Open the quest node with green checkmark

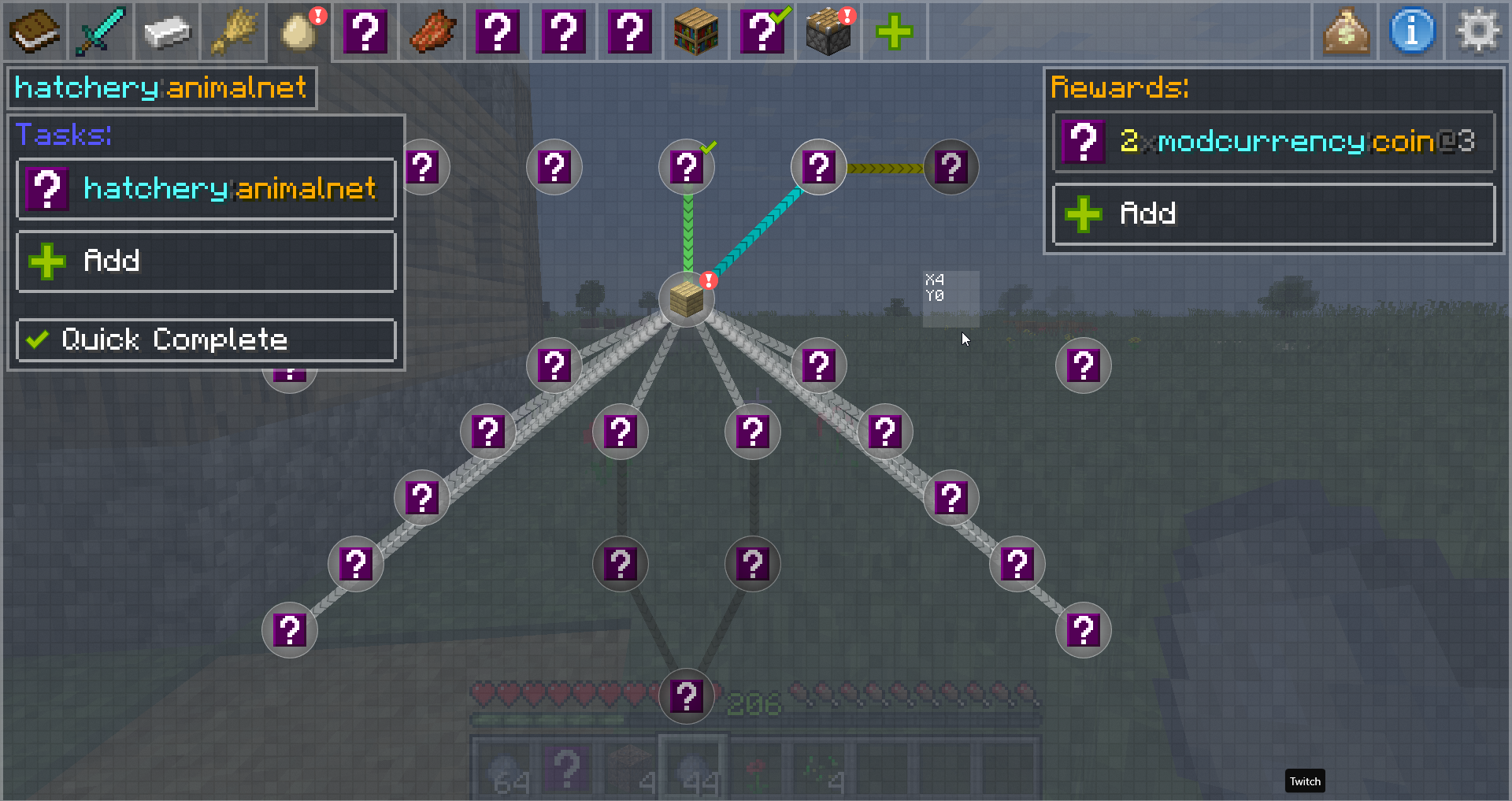tap(687, 167)
